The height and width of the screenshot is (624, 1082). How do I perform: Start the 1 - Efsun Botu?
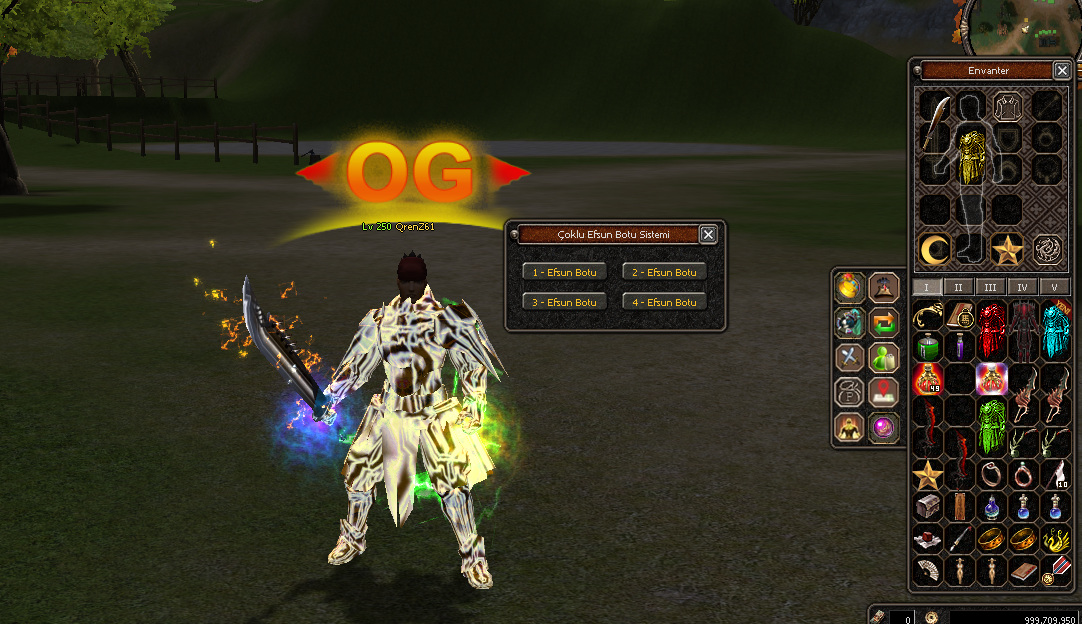[x=564, y=272]
